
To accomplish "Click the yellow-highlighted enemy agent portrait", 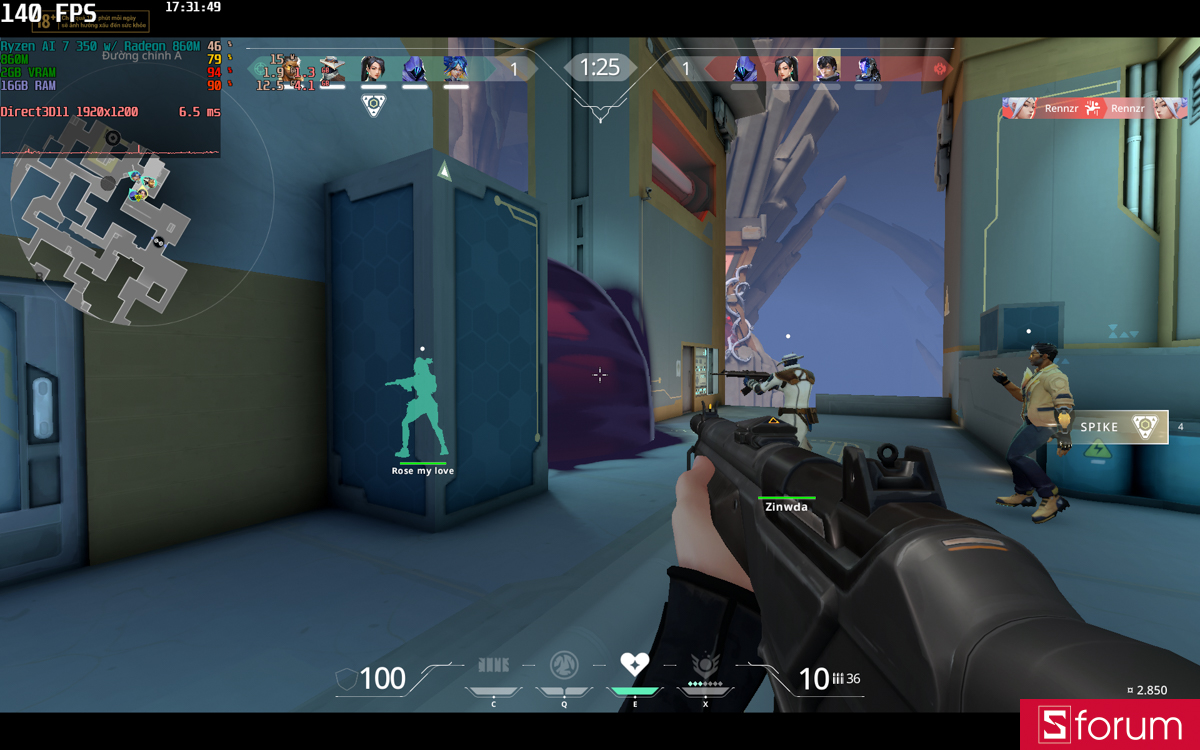I will tap(826, 67).
